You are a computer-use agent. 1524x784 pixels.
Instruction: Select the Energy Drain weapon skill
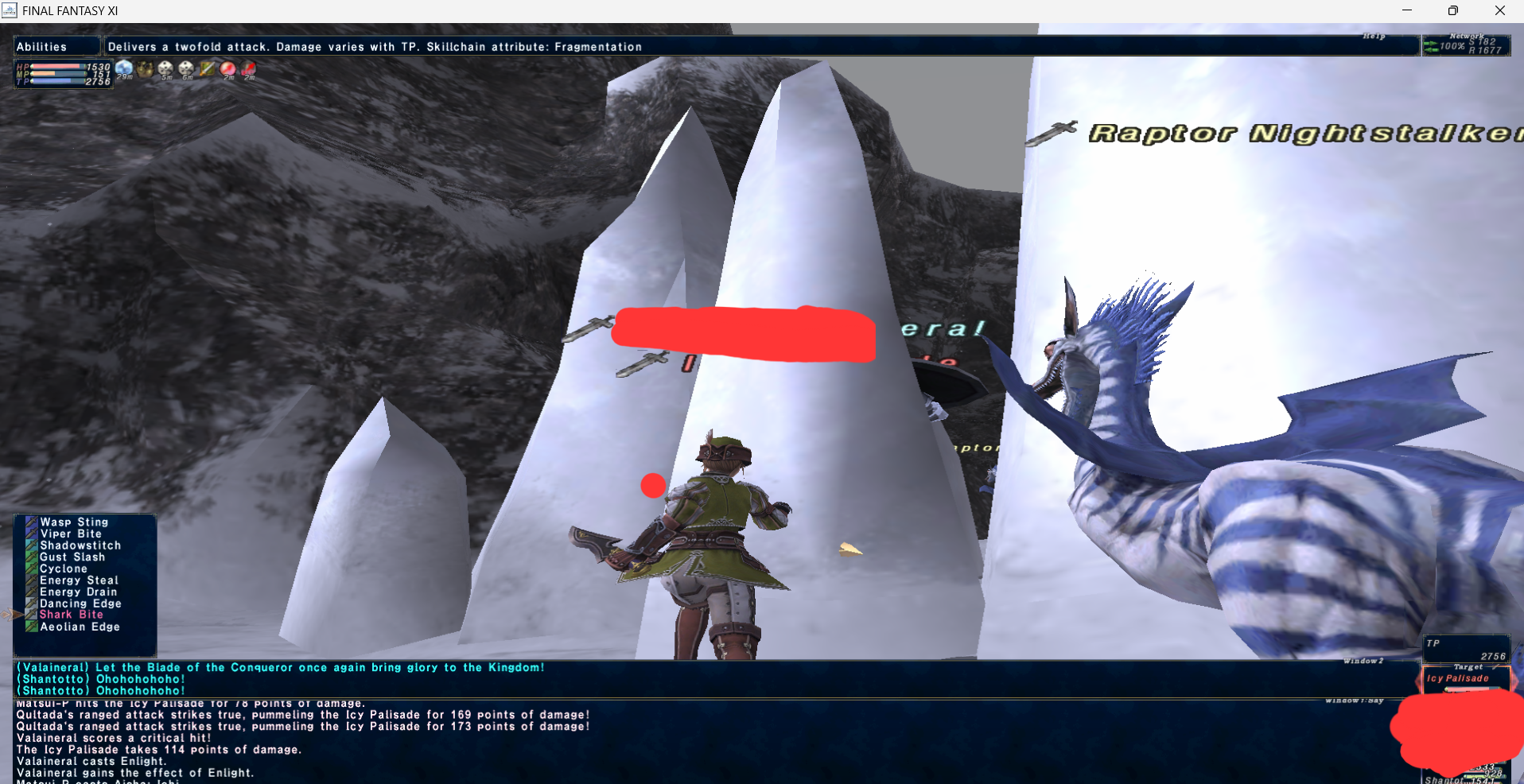click(x=78, y=592)
